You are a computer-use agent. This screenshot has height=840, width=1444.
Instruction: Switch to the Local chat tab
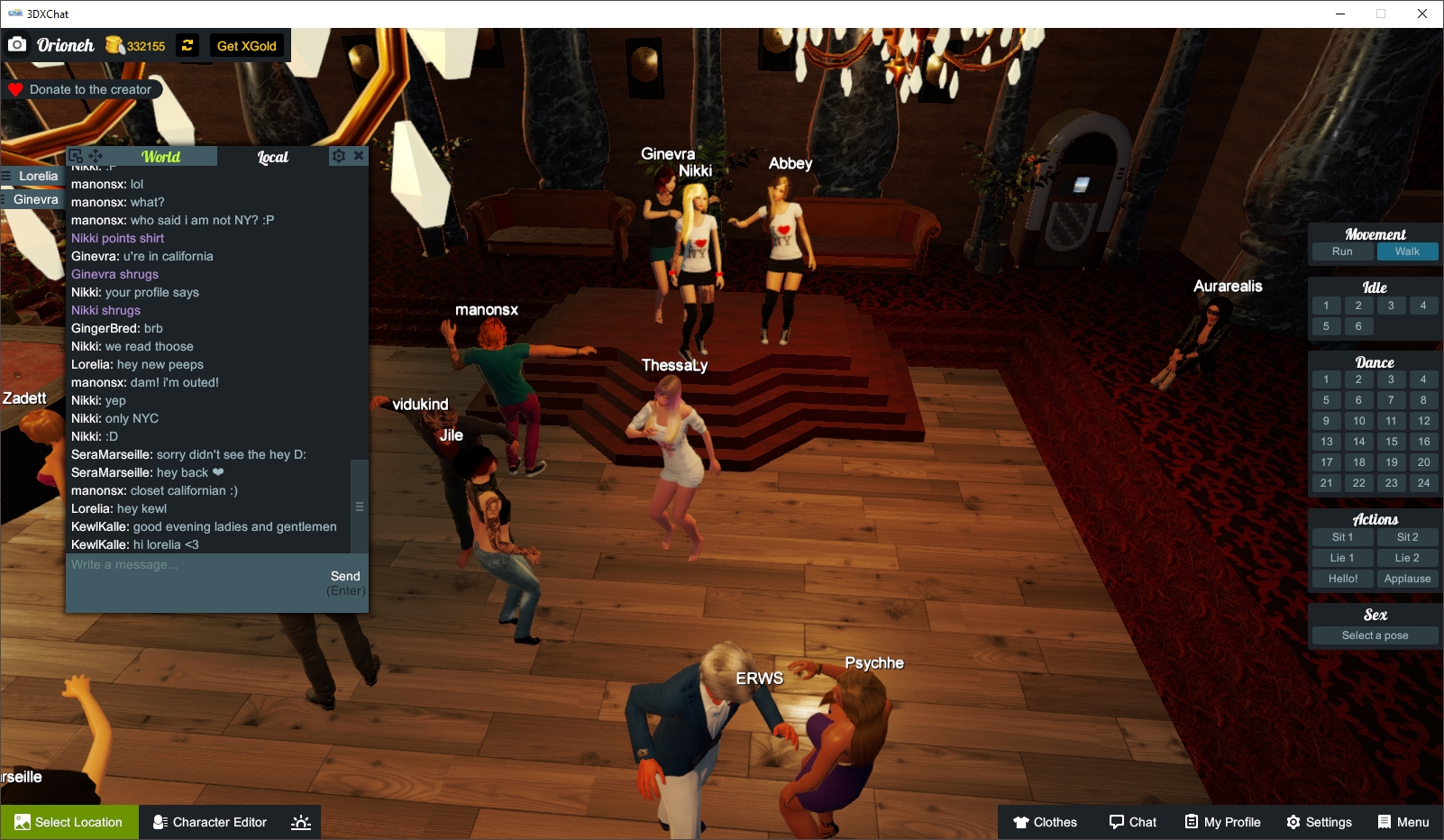[271, 157]
